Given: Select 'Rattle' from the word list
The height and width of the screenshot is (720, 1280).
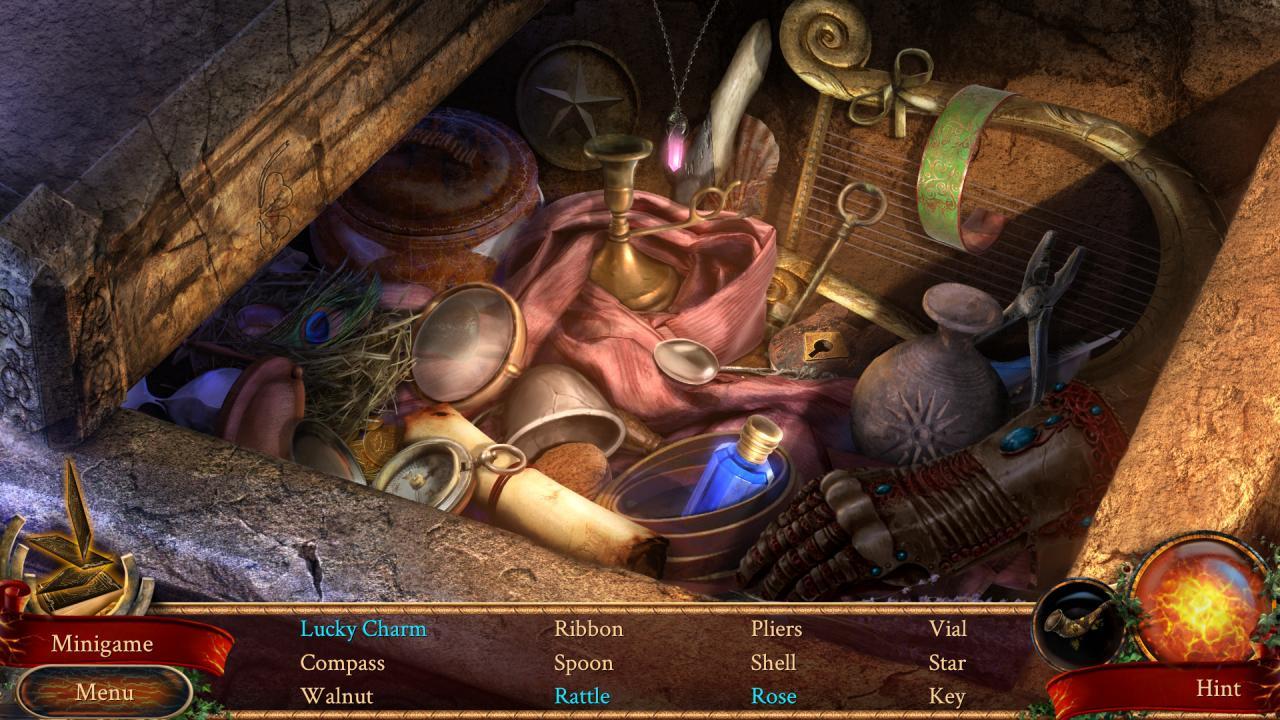Looking at the screenshot, I should pos(585,694).
